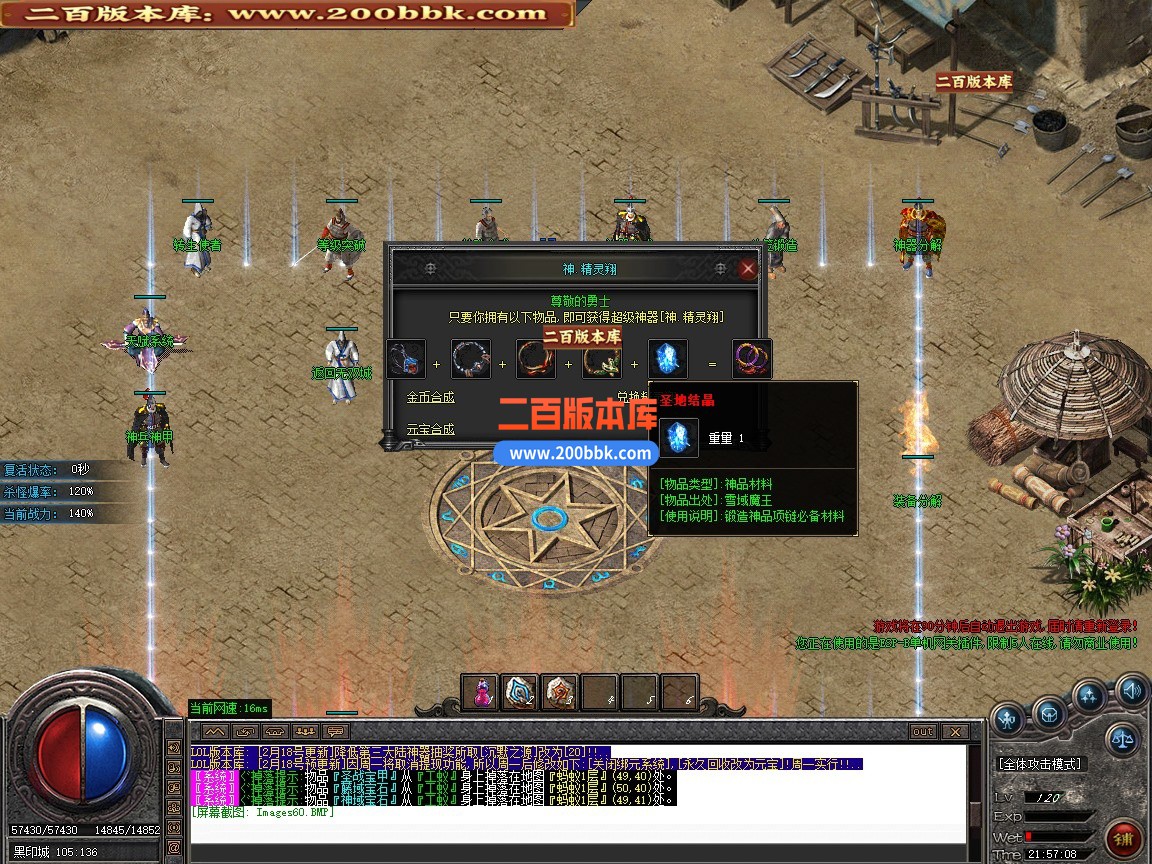The height and width of the screenshot is (864, 1152).
Task: Use the orange swirl stone in hotbar slot 3
Action: tap(559, 692)
